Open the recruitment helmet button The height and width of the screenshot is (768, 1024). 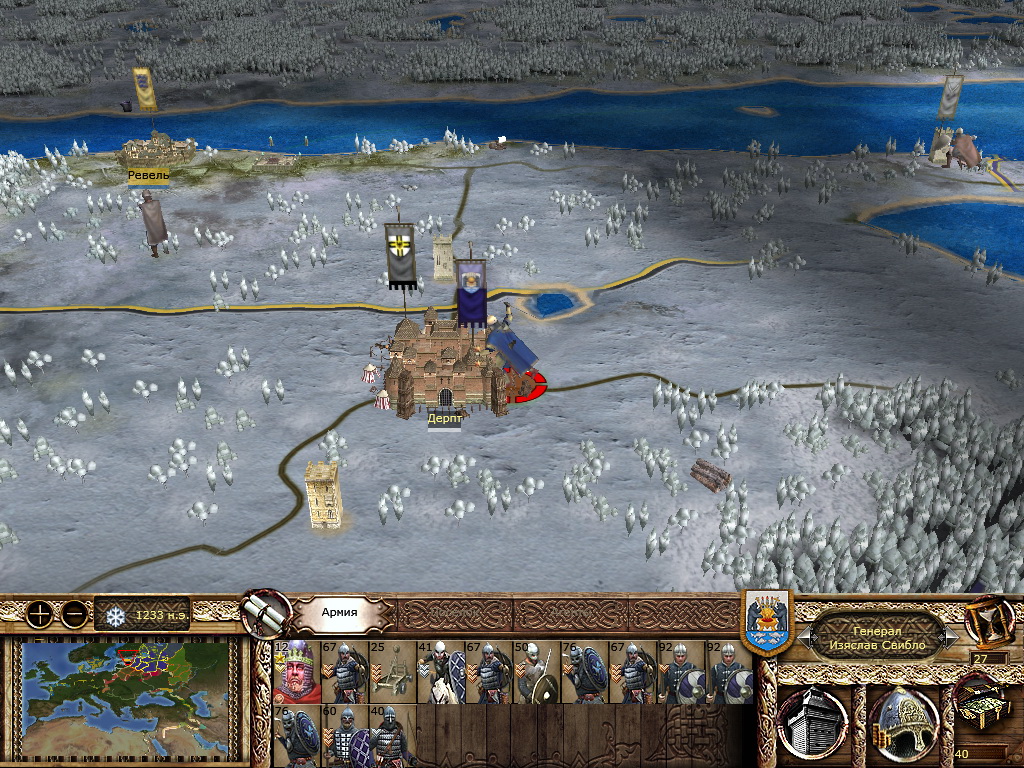click(902, 723)
